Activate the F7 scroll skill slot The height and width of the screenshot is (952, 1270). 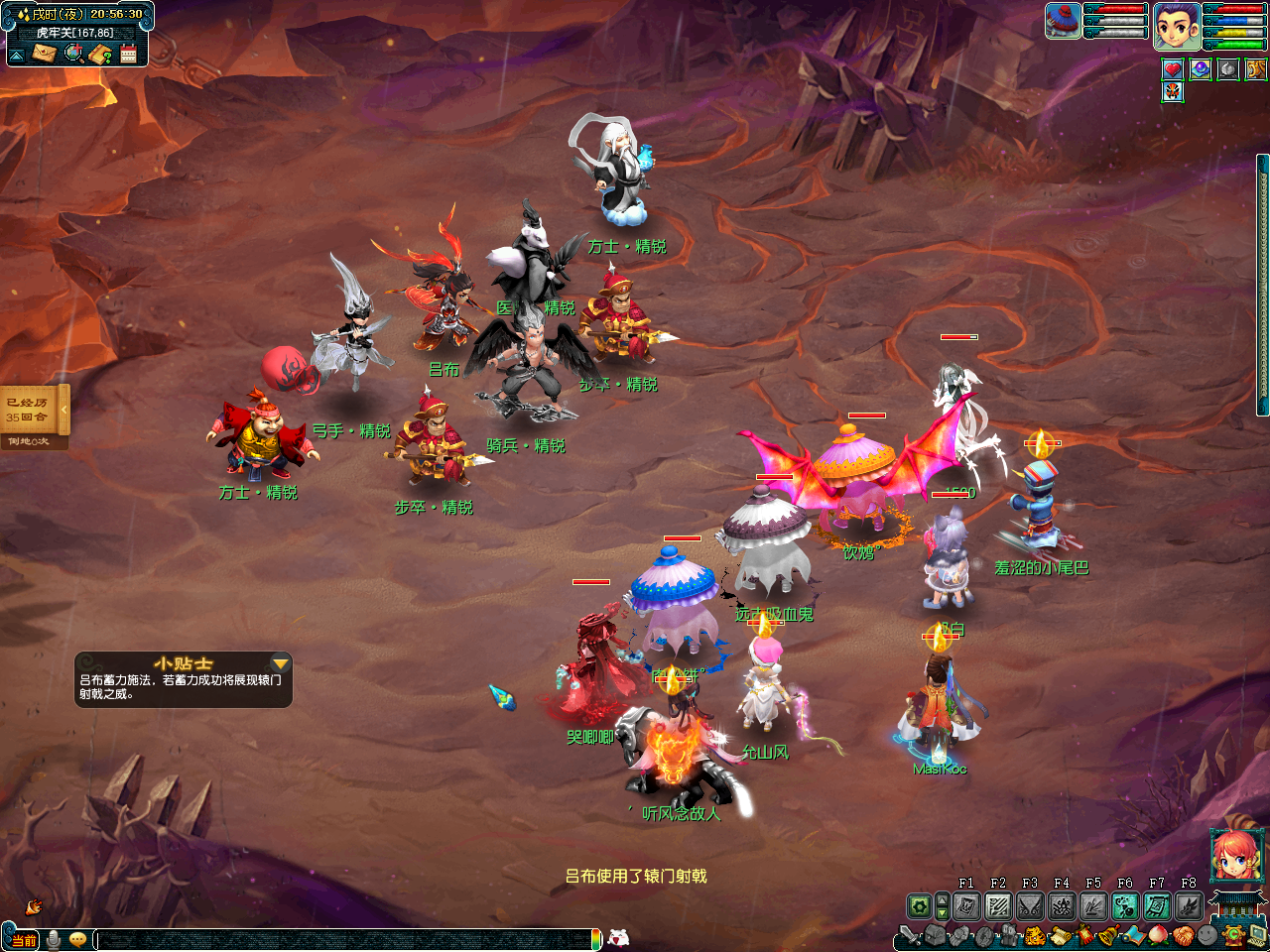pyautogui.click(x=1157, y=905)
